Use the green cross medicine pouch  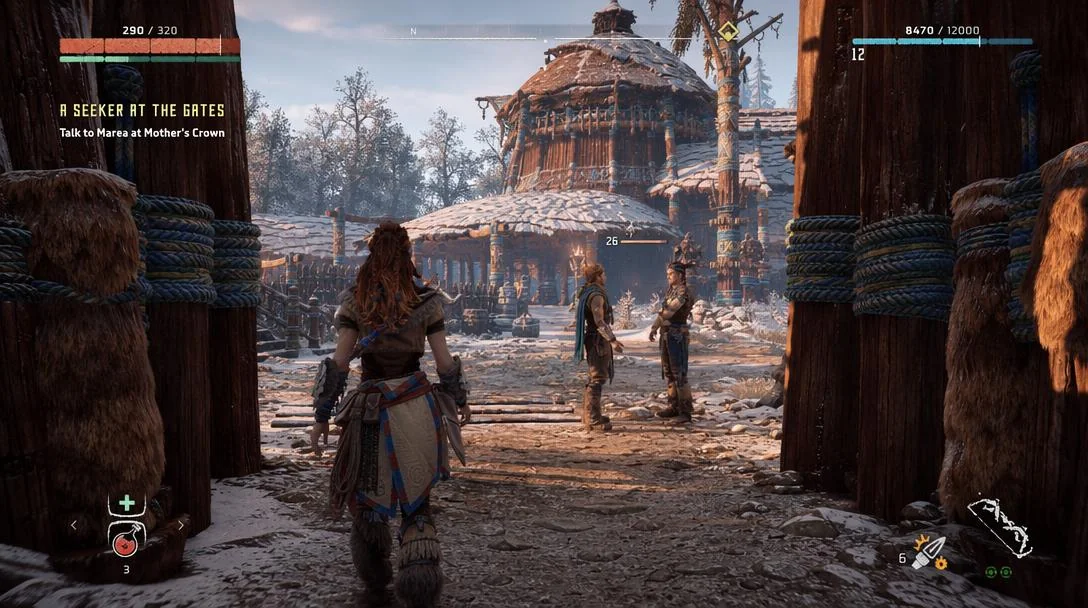pos(126,503)
